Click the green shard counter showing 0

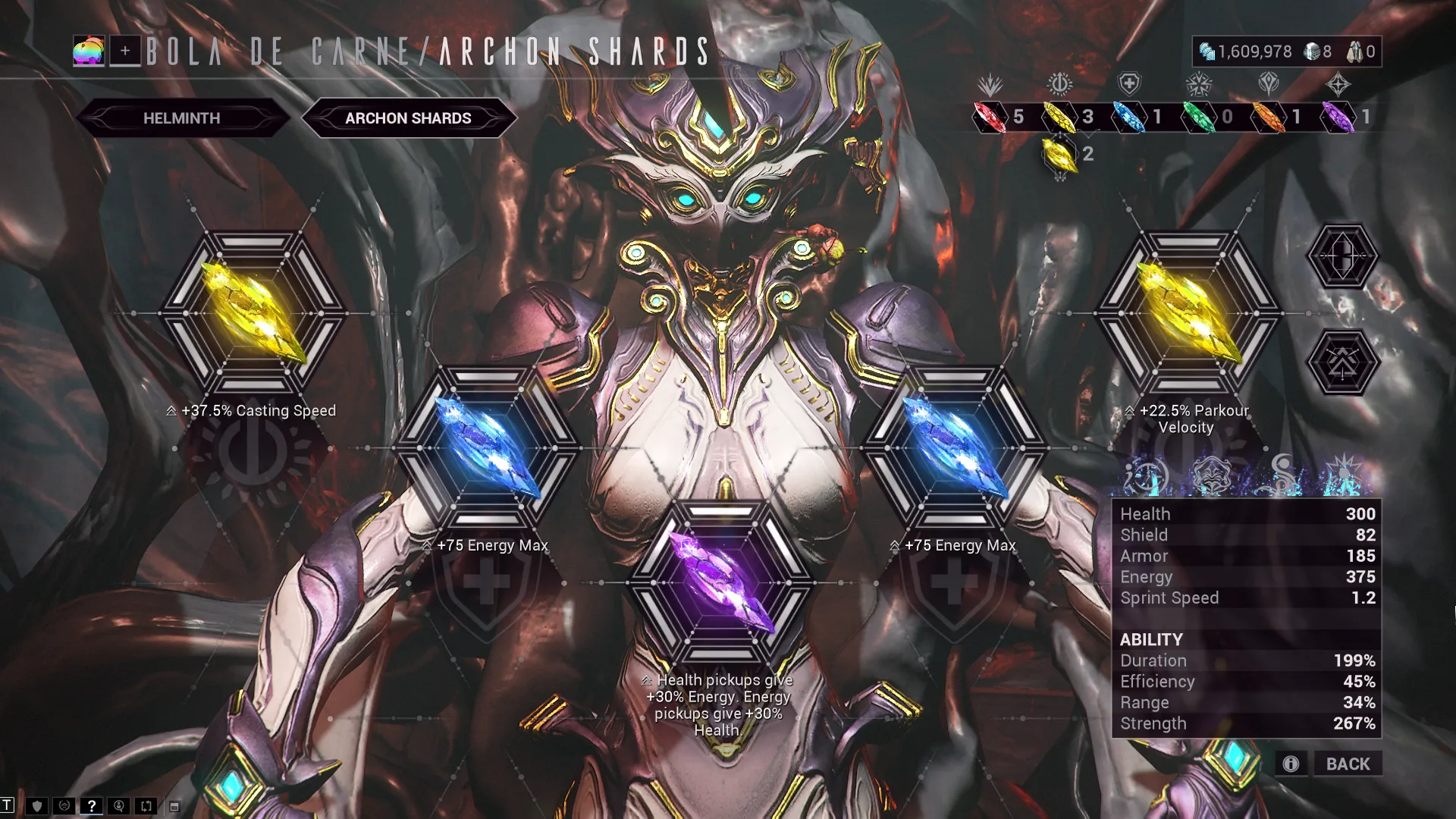1209,117
